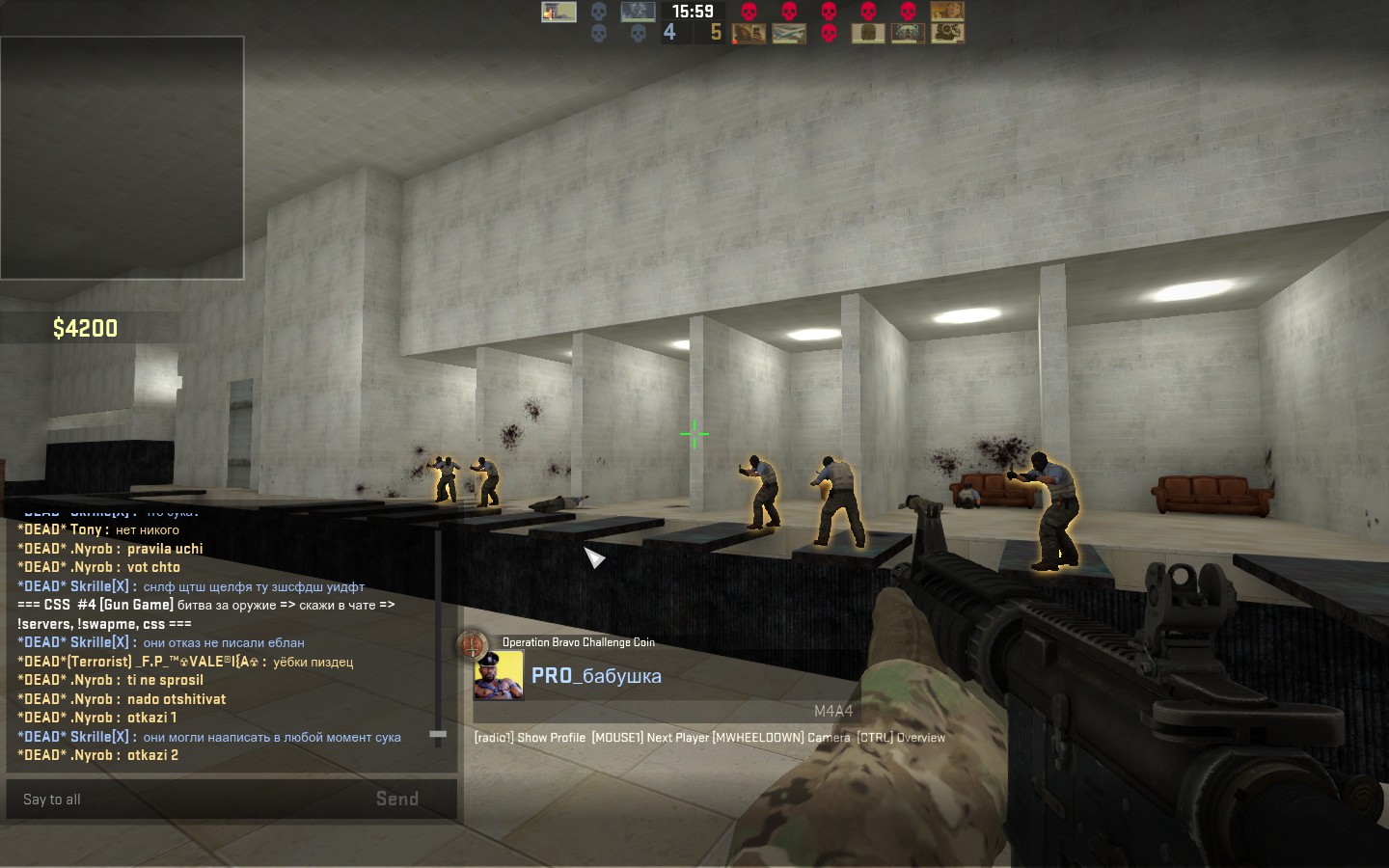The image size is (1389, 868).
Task: Select the airplane avatar on the scoreboard
Action: click(789, 34)
